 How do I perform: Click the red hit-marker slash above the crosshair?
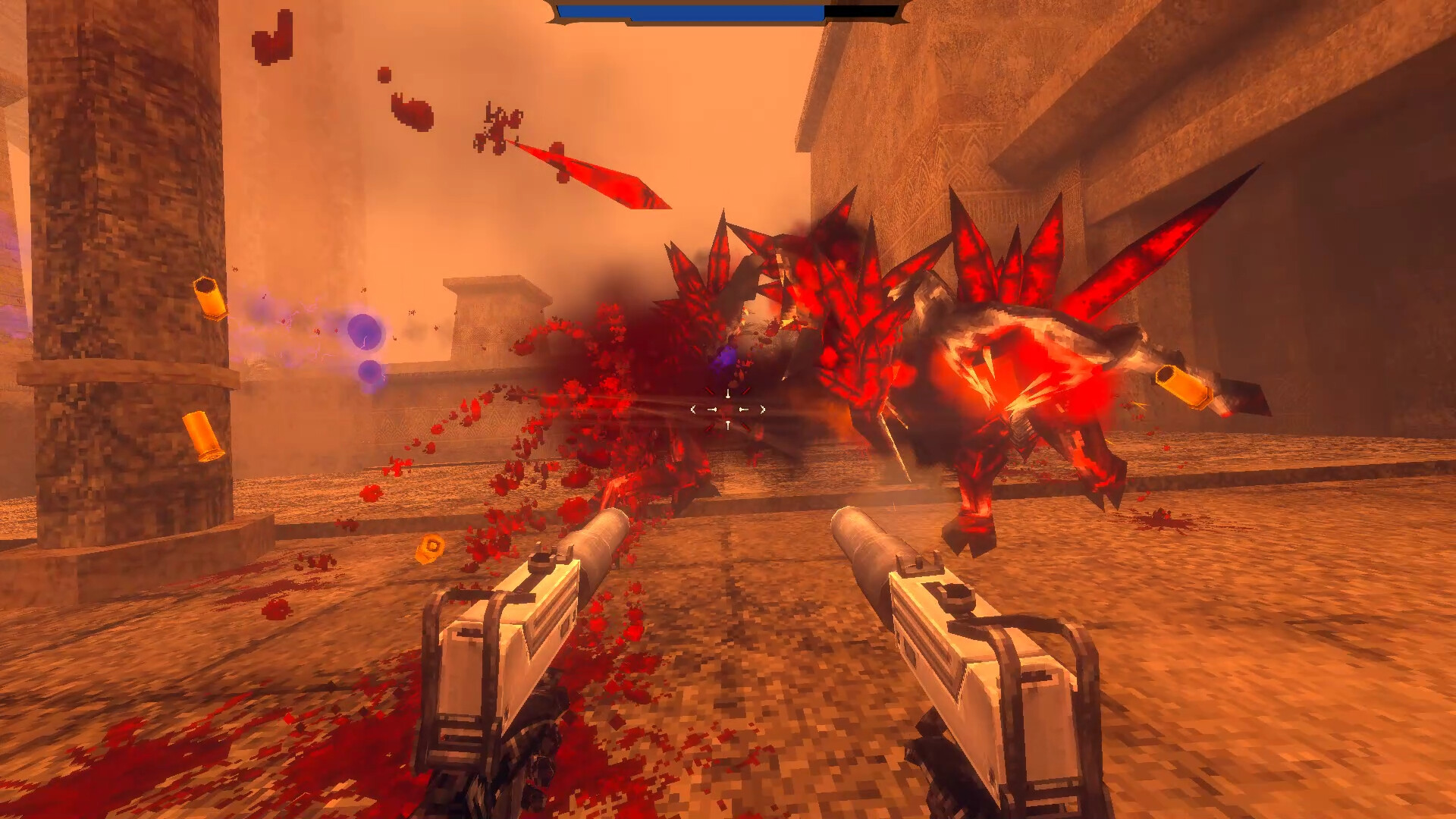pyautogui.click(x=709, y=390)
